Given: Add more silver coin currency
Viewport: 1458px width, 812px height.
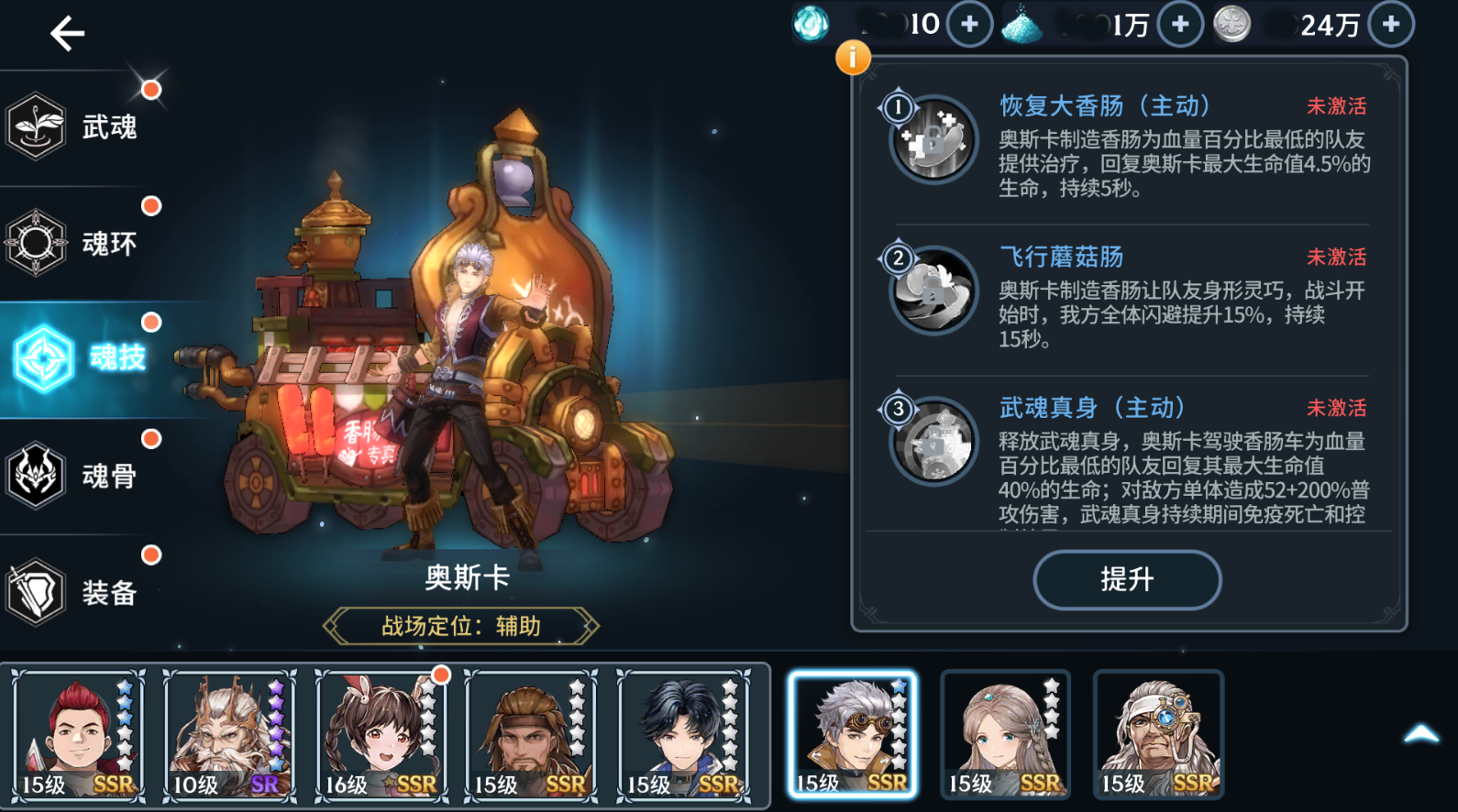Looking at the screenshot, I should tap(1391, 25).
